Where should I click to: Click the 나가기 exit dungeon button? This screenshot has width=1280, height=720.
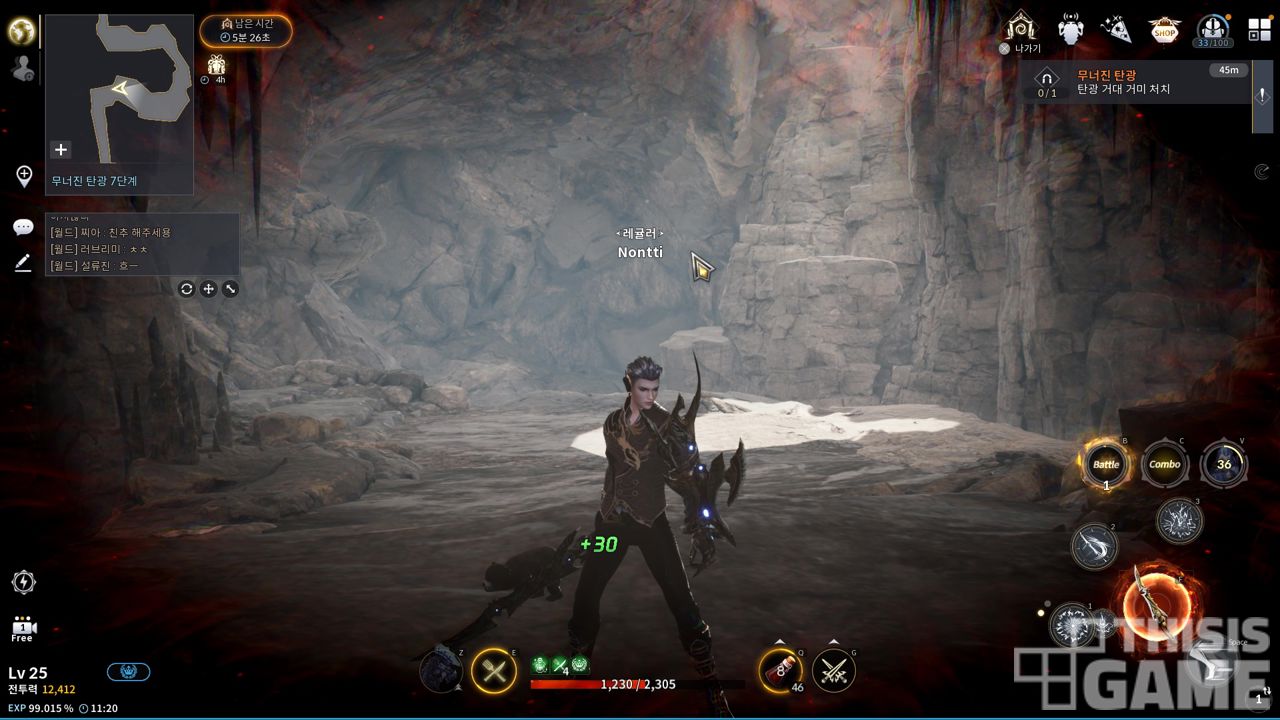pyautogui.click(x=1021, y=29)
